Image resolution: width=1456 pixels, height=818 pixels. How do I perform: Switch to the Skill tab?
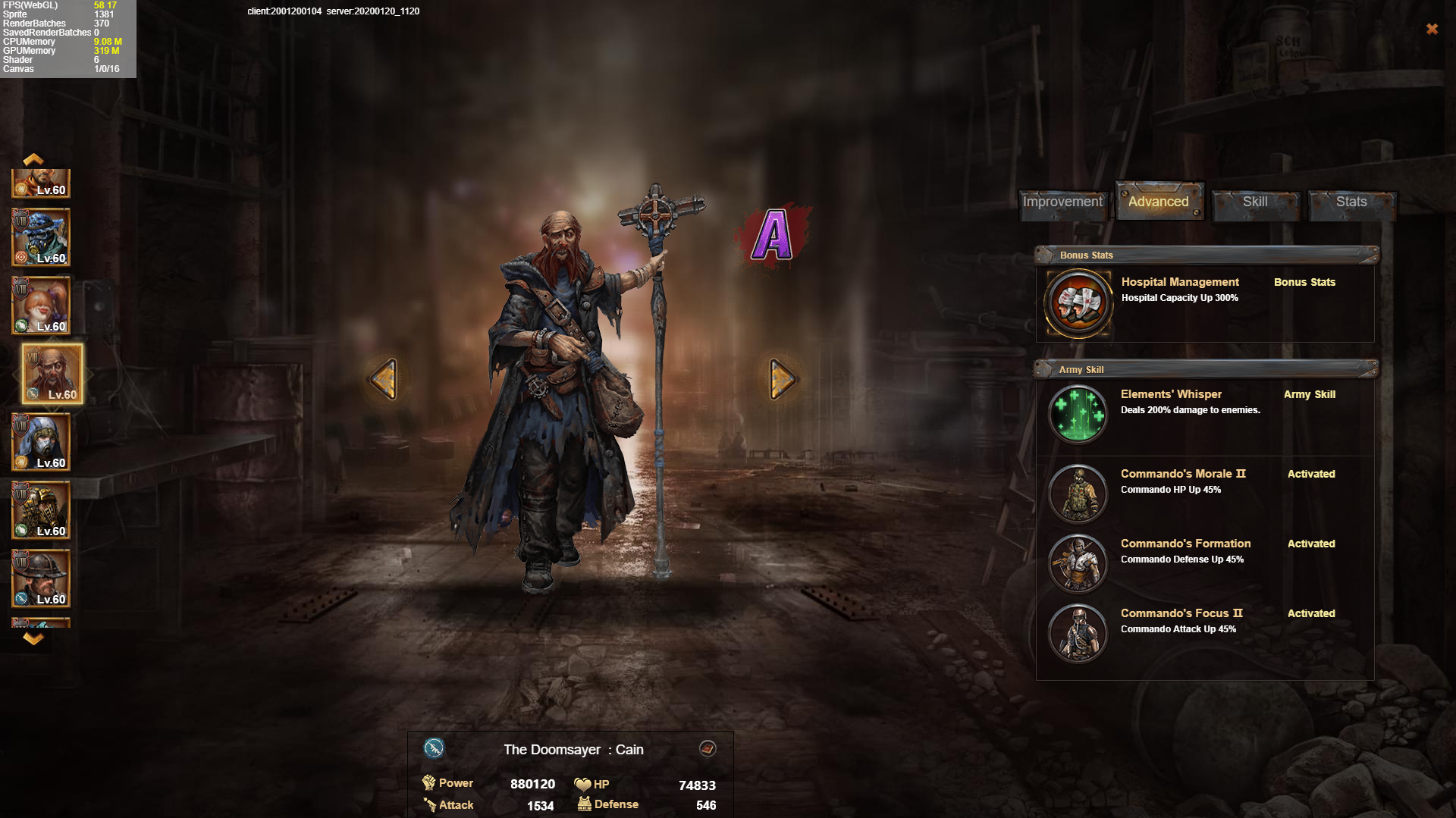coord(1255,202)
